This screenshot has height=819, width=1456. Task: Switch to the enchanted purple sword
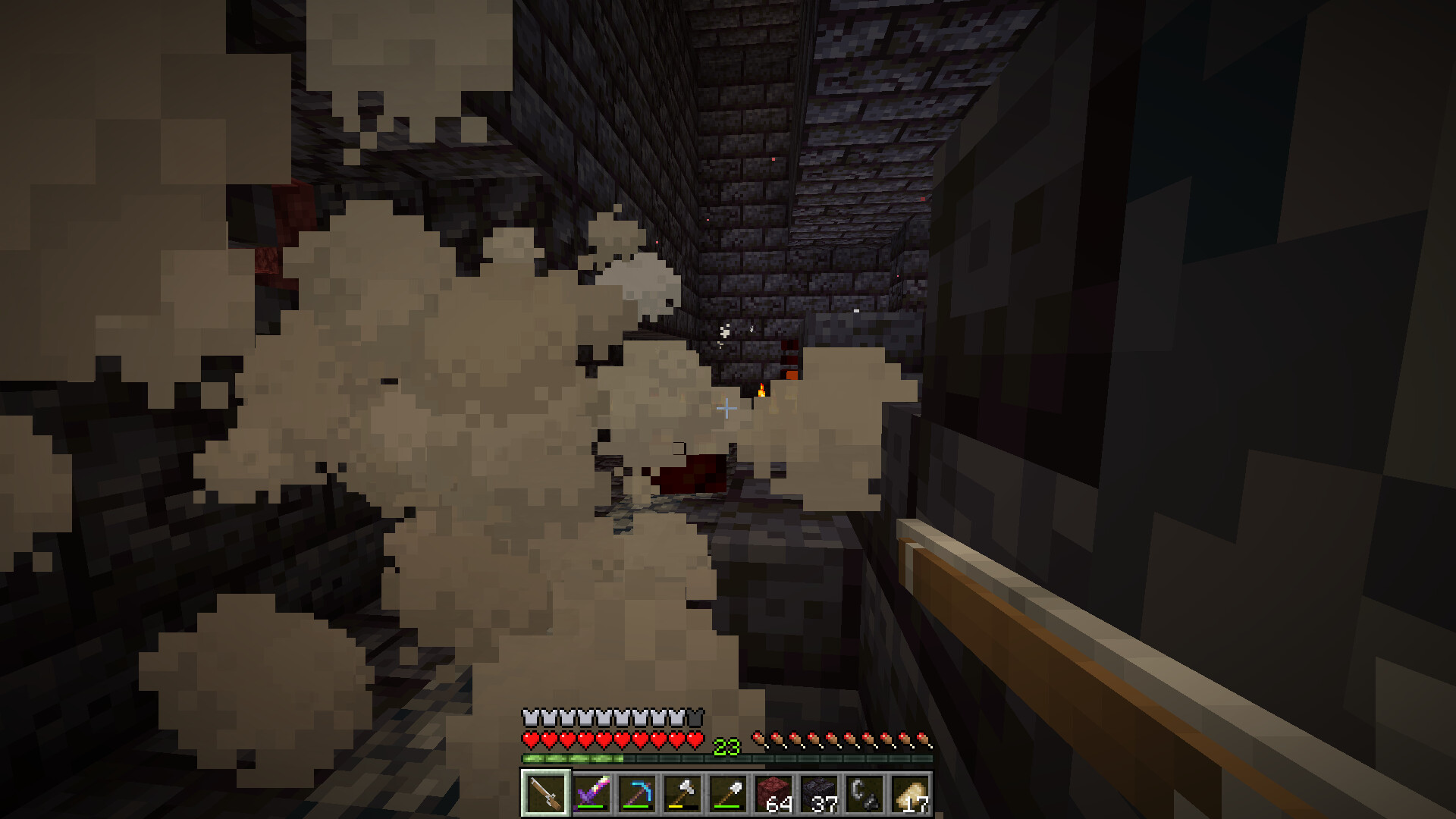[590, 793]
